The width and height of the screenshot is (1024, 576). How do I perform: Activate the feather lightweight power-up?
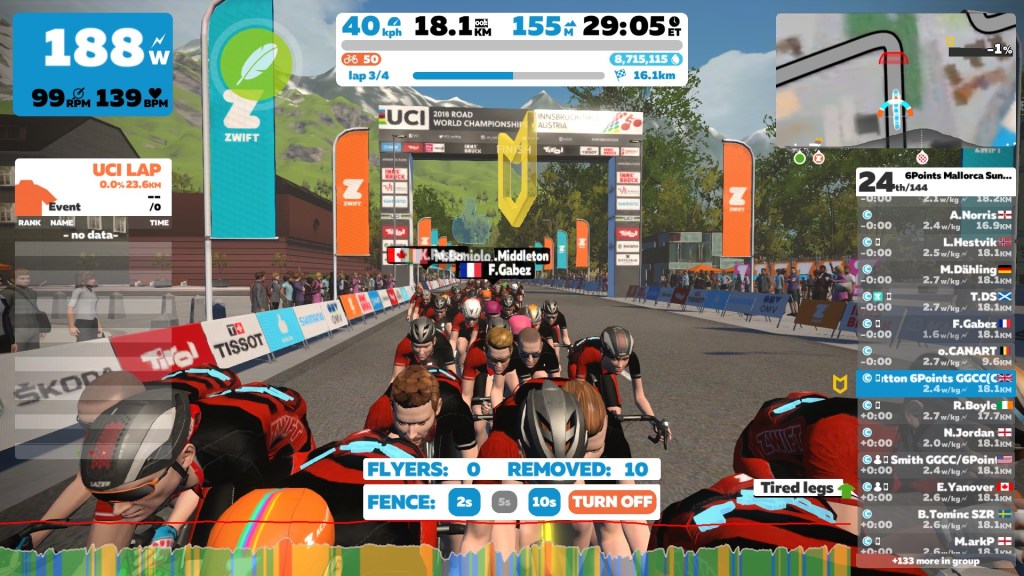point(256,64)
